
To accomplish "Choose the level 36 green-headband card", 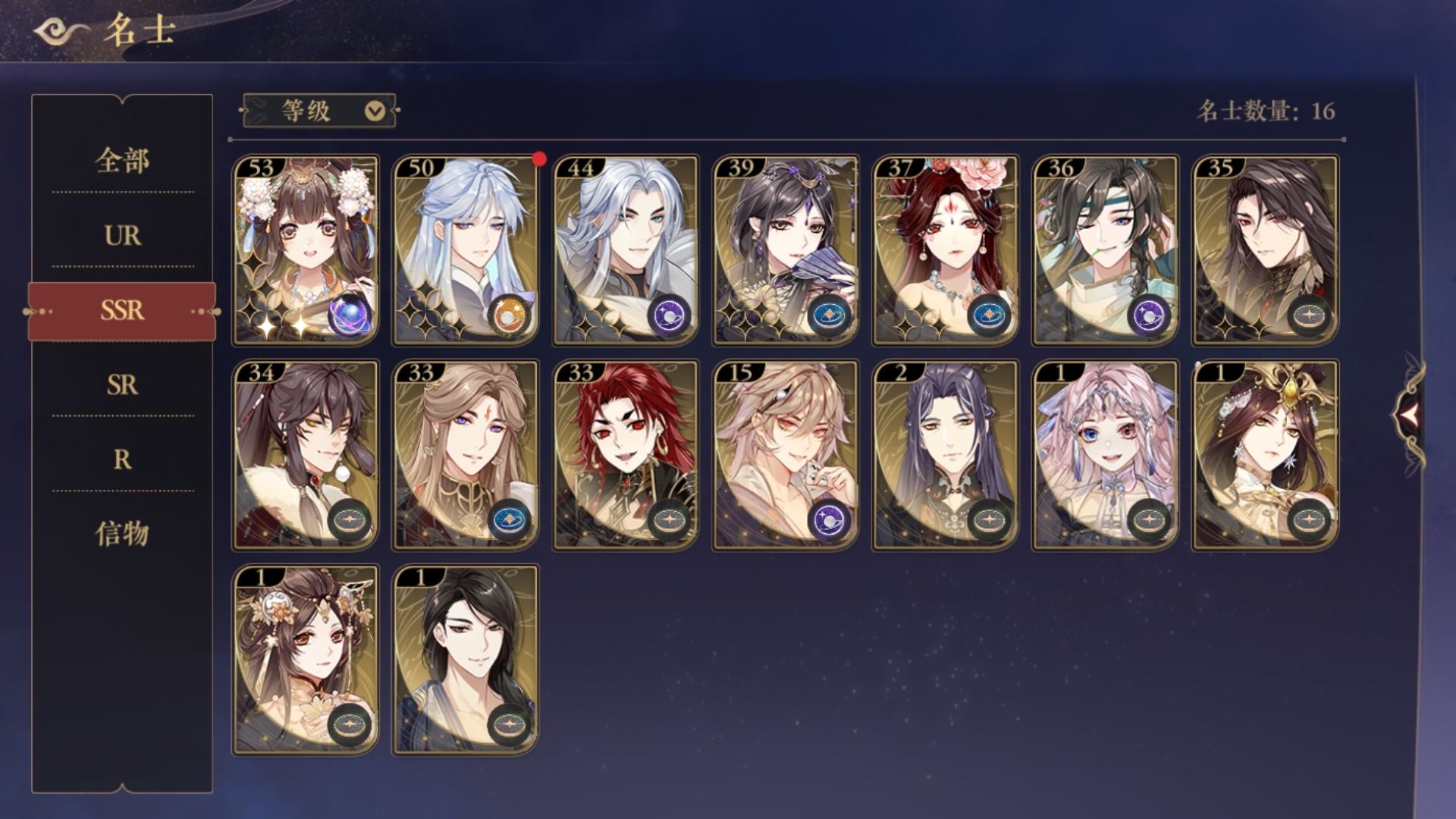I will [x=1105, y=250].
